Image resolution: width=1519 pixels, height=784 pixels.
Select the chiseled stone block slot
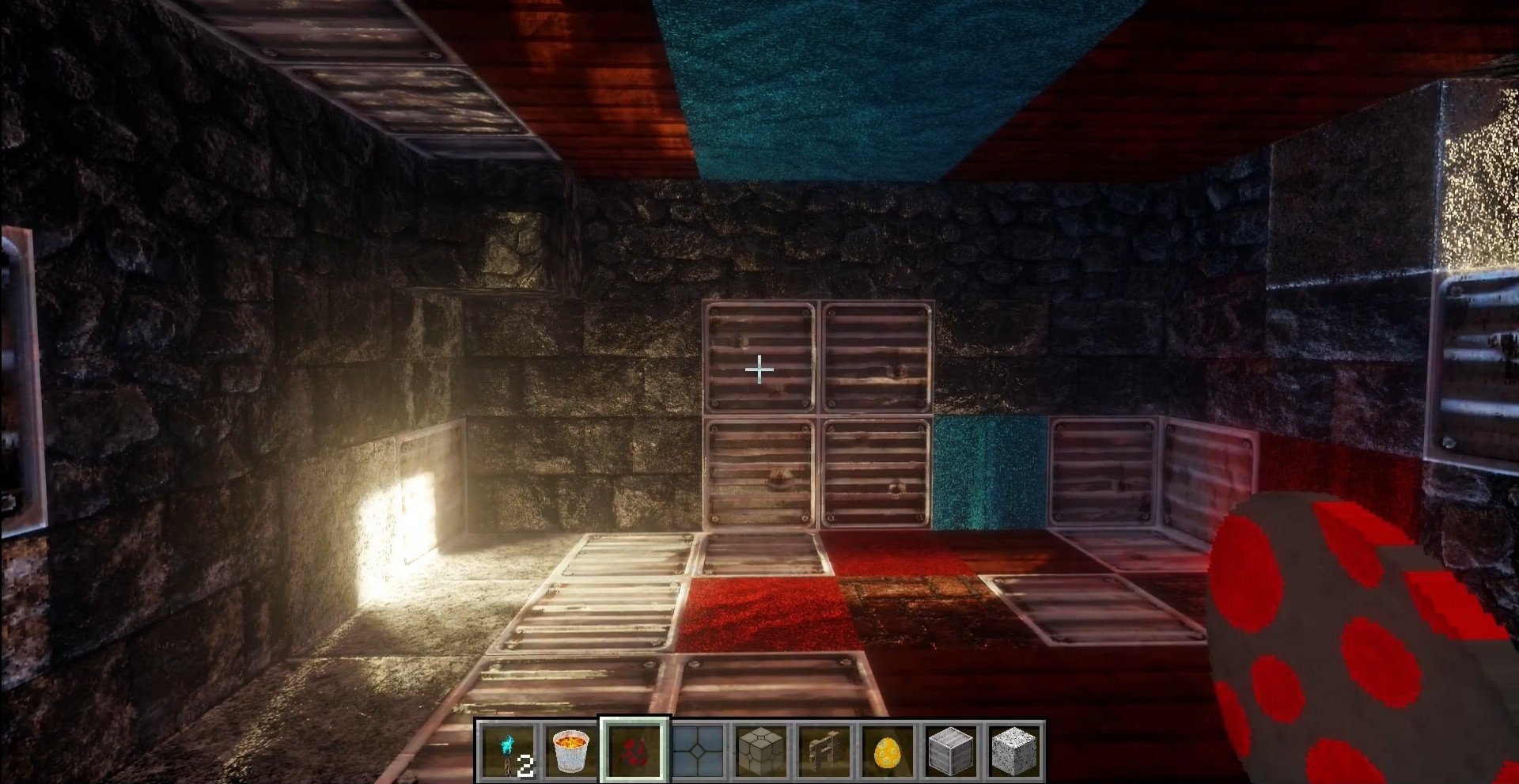[x=761, y=751]
